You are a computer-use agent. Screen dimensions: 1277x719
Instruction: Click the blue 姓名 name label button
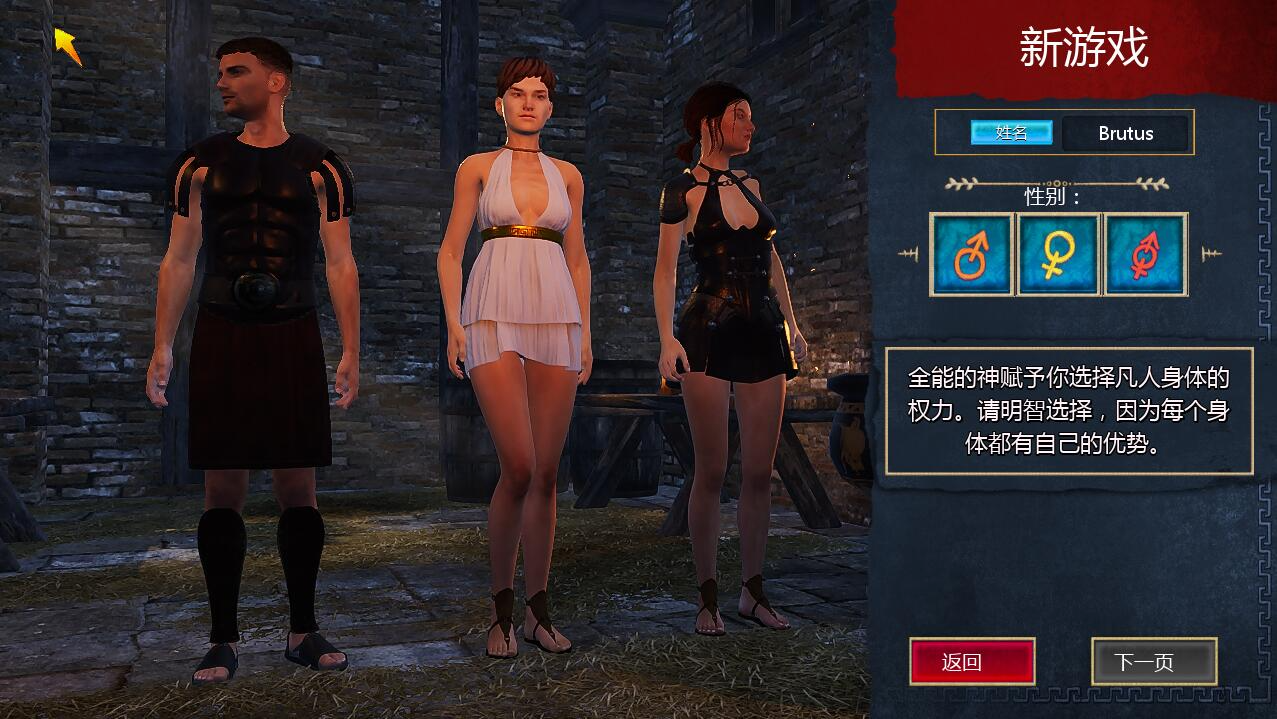(1011, 133)
